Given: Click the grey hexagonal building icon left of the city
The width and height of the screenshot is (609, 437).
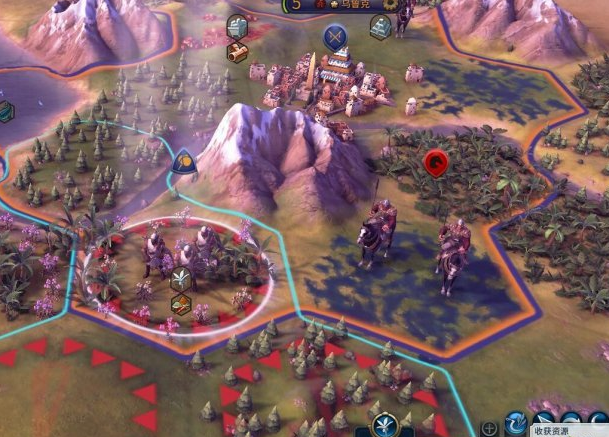Looking at the screenshot, I should point(237,27).
